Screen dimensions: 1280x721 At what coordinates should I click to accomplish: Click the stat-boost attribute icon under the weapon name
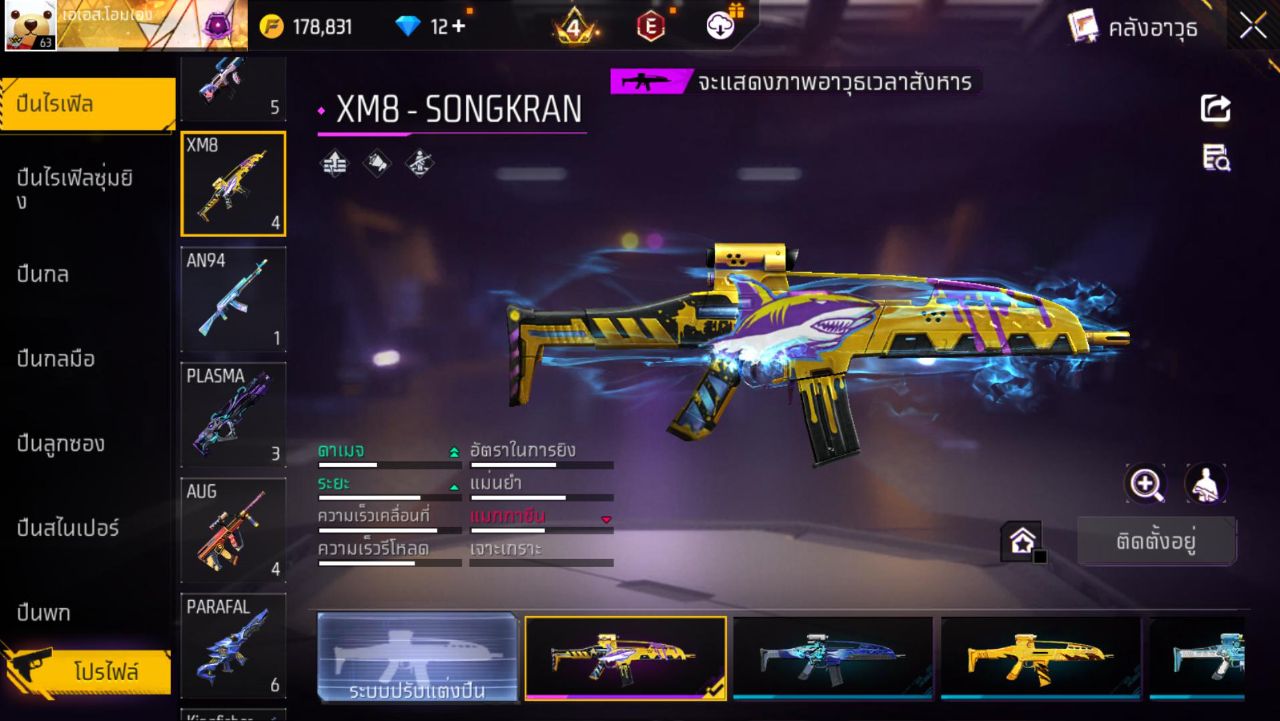click(x=333, y=163)
